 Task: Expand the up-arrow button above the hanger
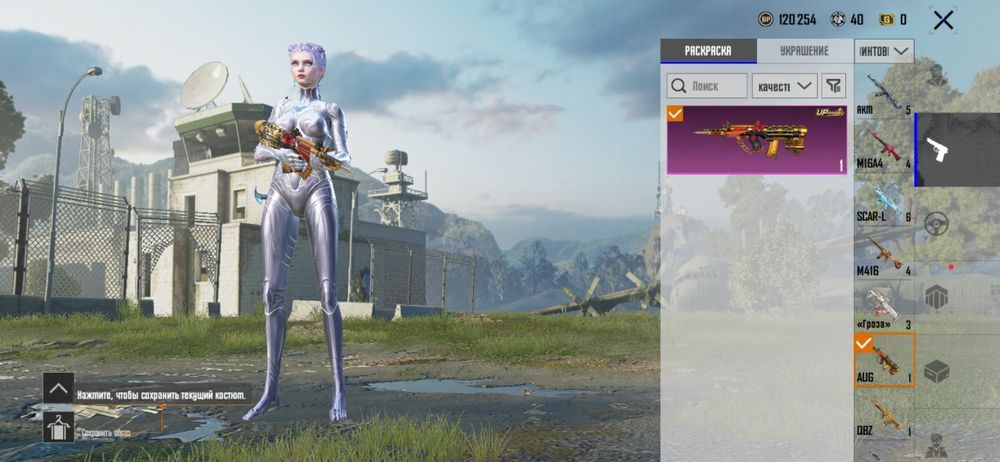(x=58, y=388)
